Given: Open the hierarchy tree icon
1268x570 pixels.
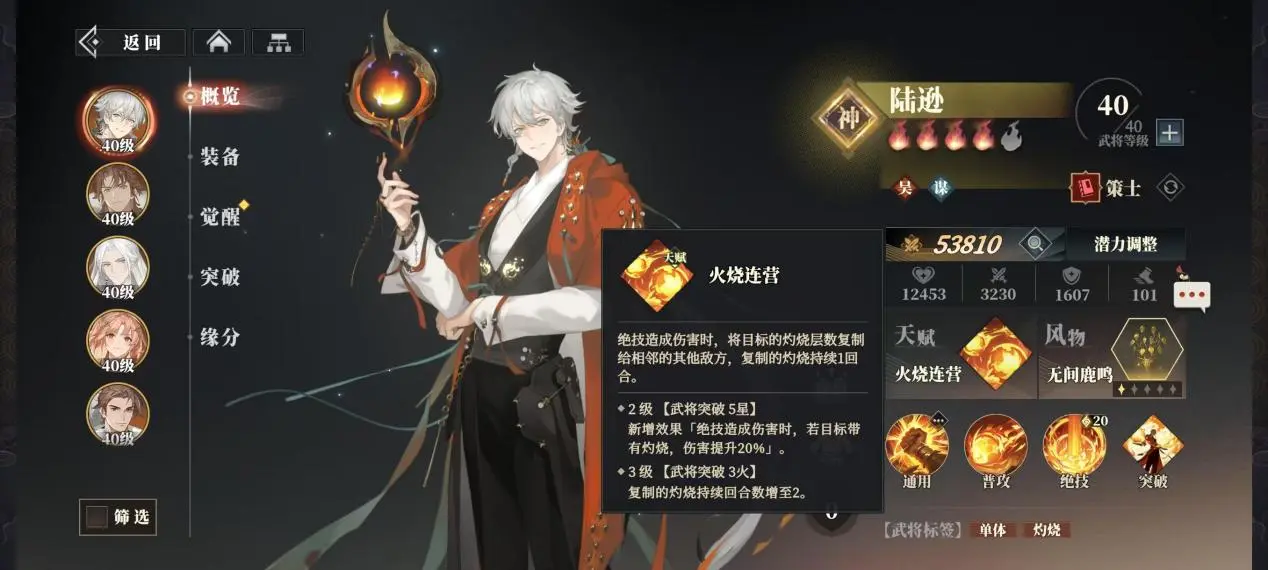Looking at the screenshot, I should (x=277, y=42).
